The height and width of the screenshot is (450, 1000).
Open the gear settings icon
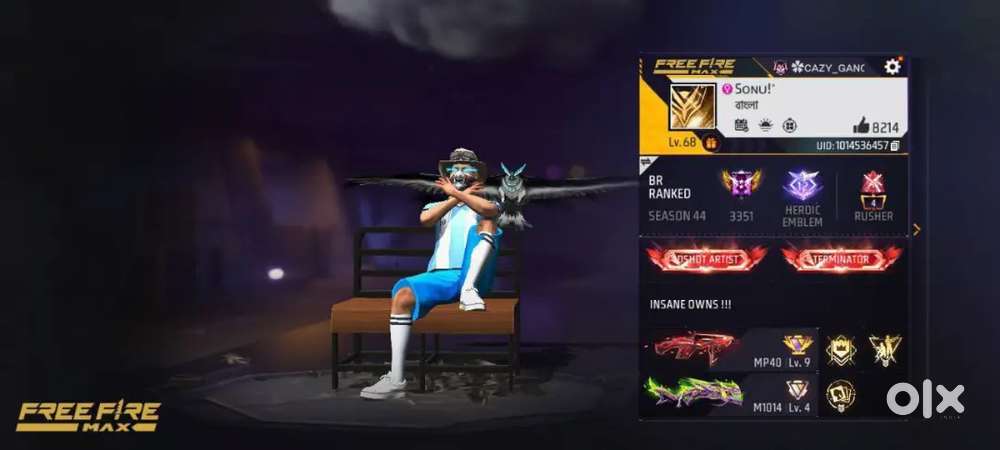[x=892, y=66]
